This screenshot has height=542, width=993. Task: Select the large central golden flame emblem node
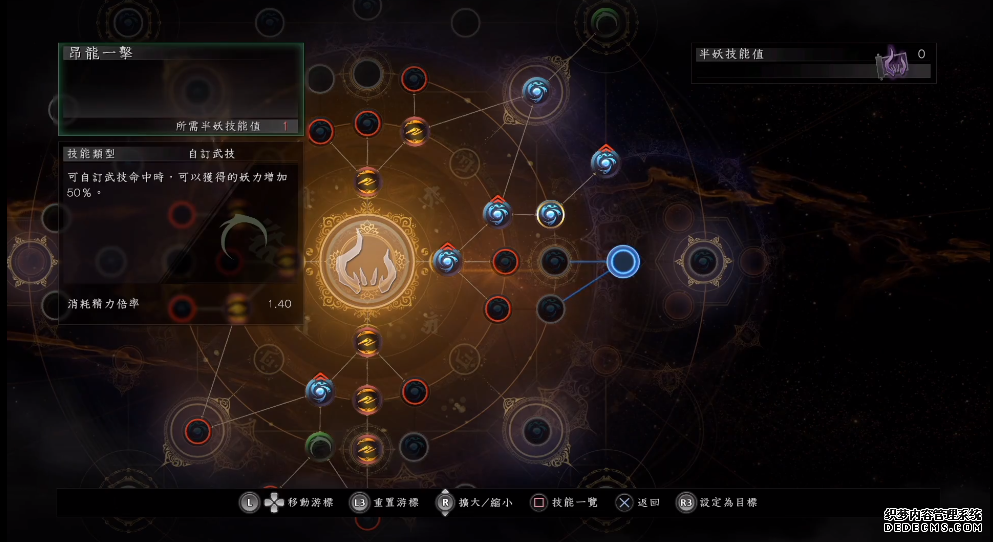367,261
